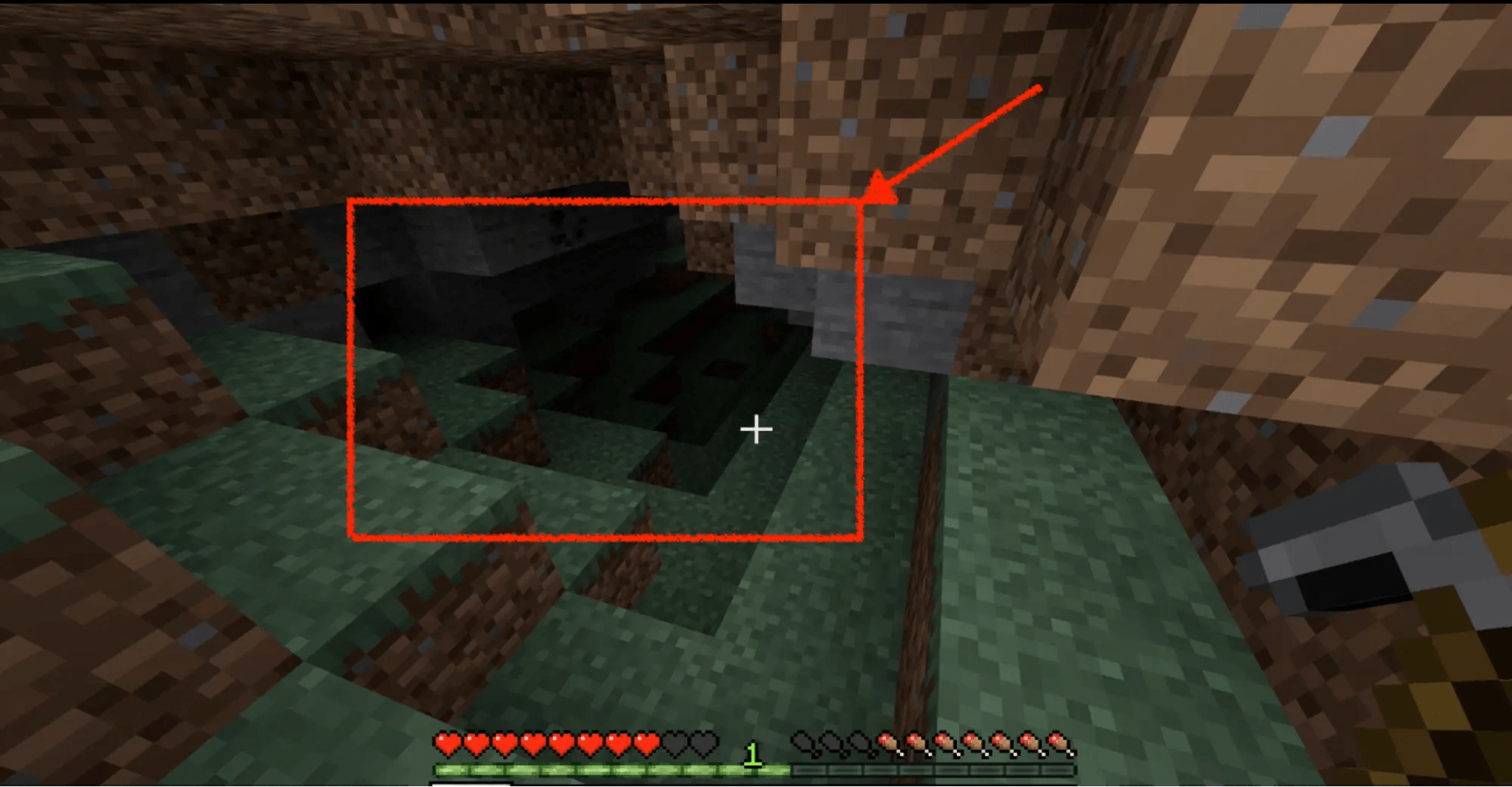Click the fifth red heart icon

pos(564,741)
